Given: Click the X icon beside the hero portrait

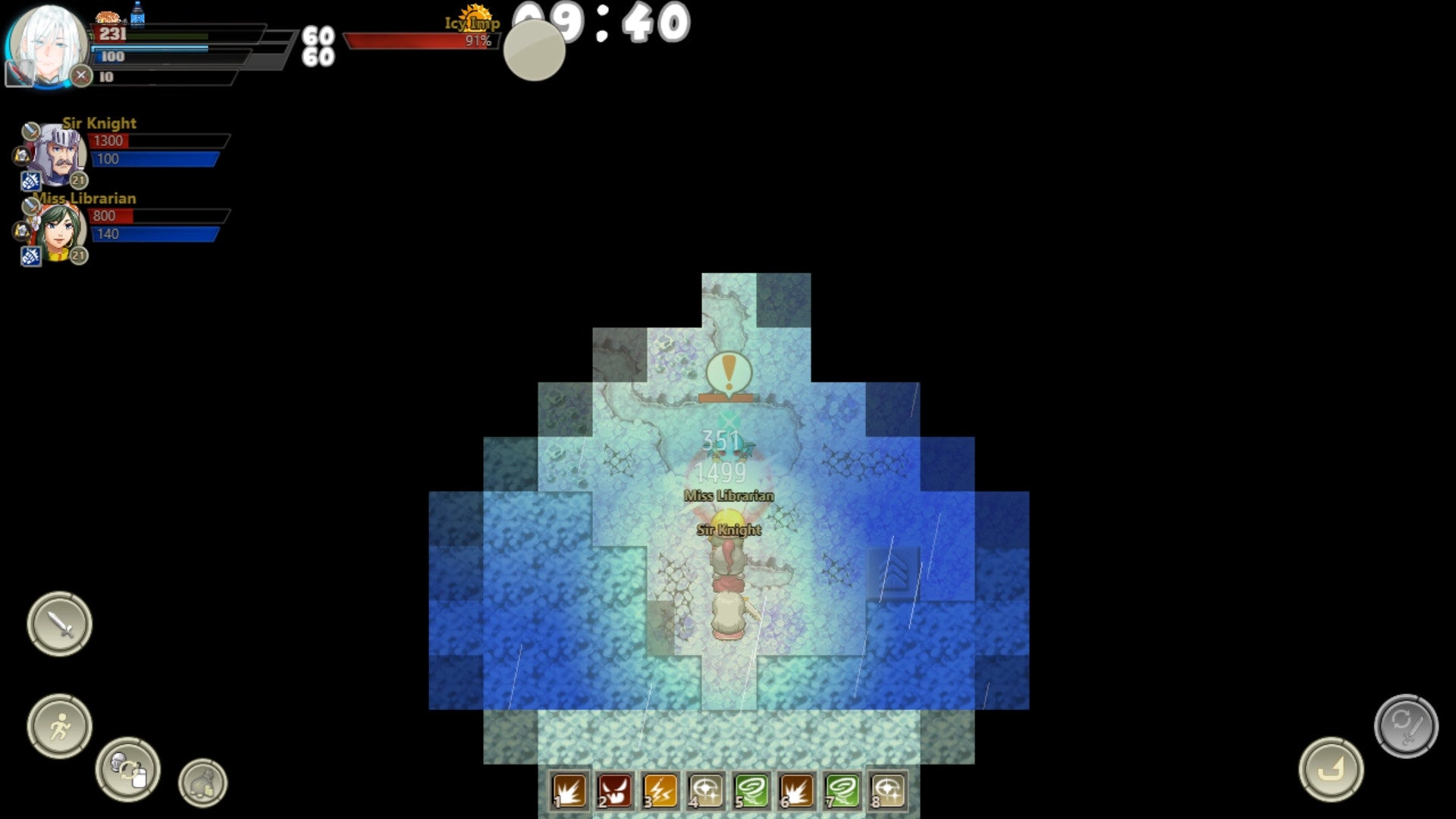Looking at the screenshot, I should coord(81,76).
